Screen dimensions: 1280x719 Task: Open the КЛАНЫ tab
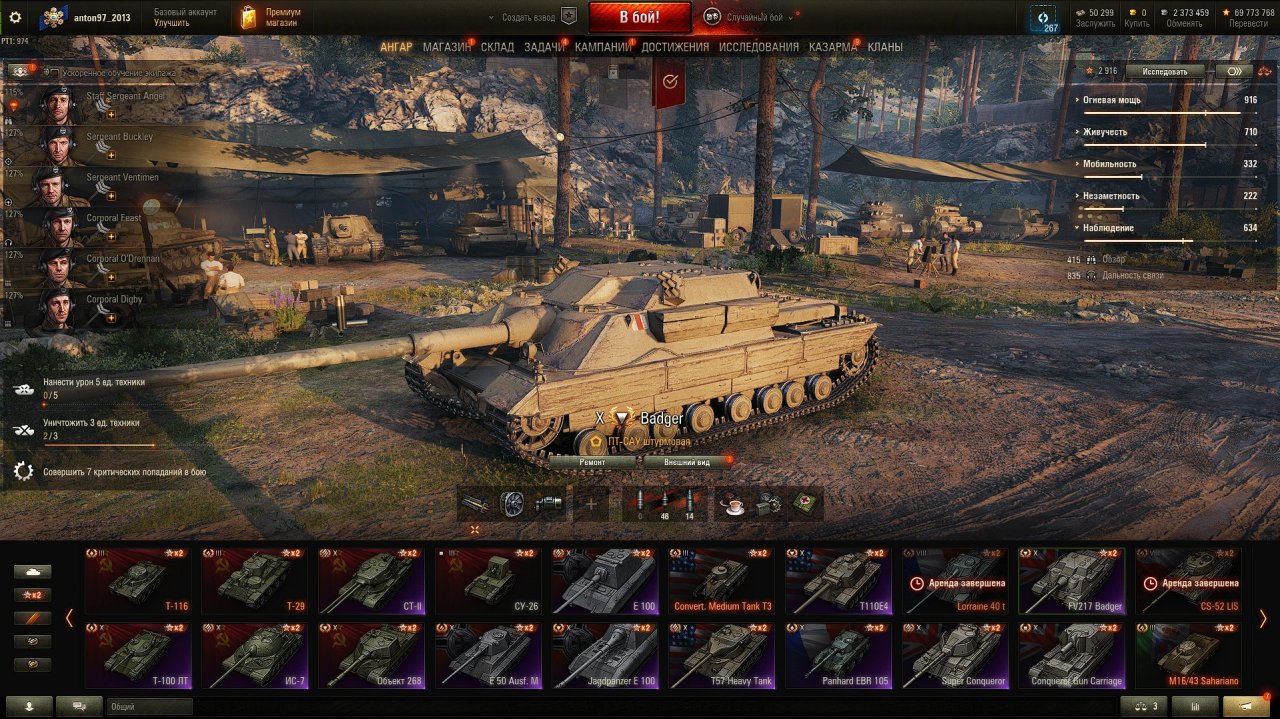point(884,47)
